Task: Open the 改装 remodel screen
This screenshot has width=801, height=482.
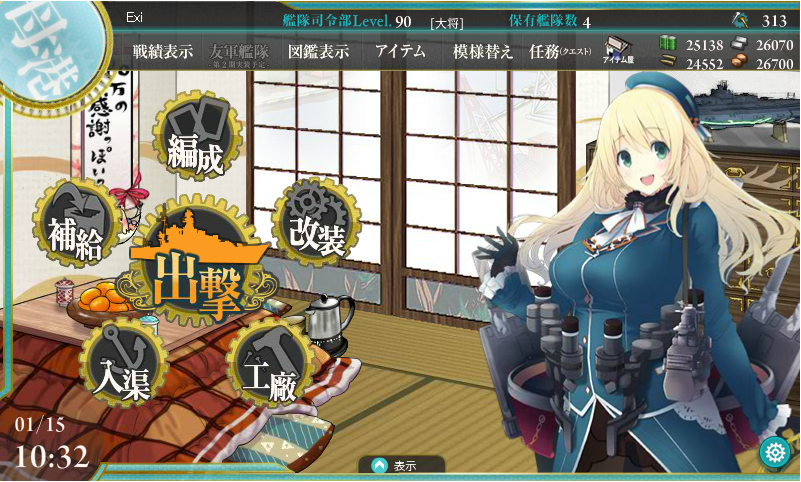Action: click(317, 225)
